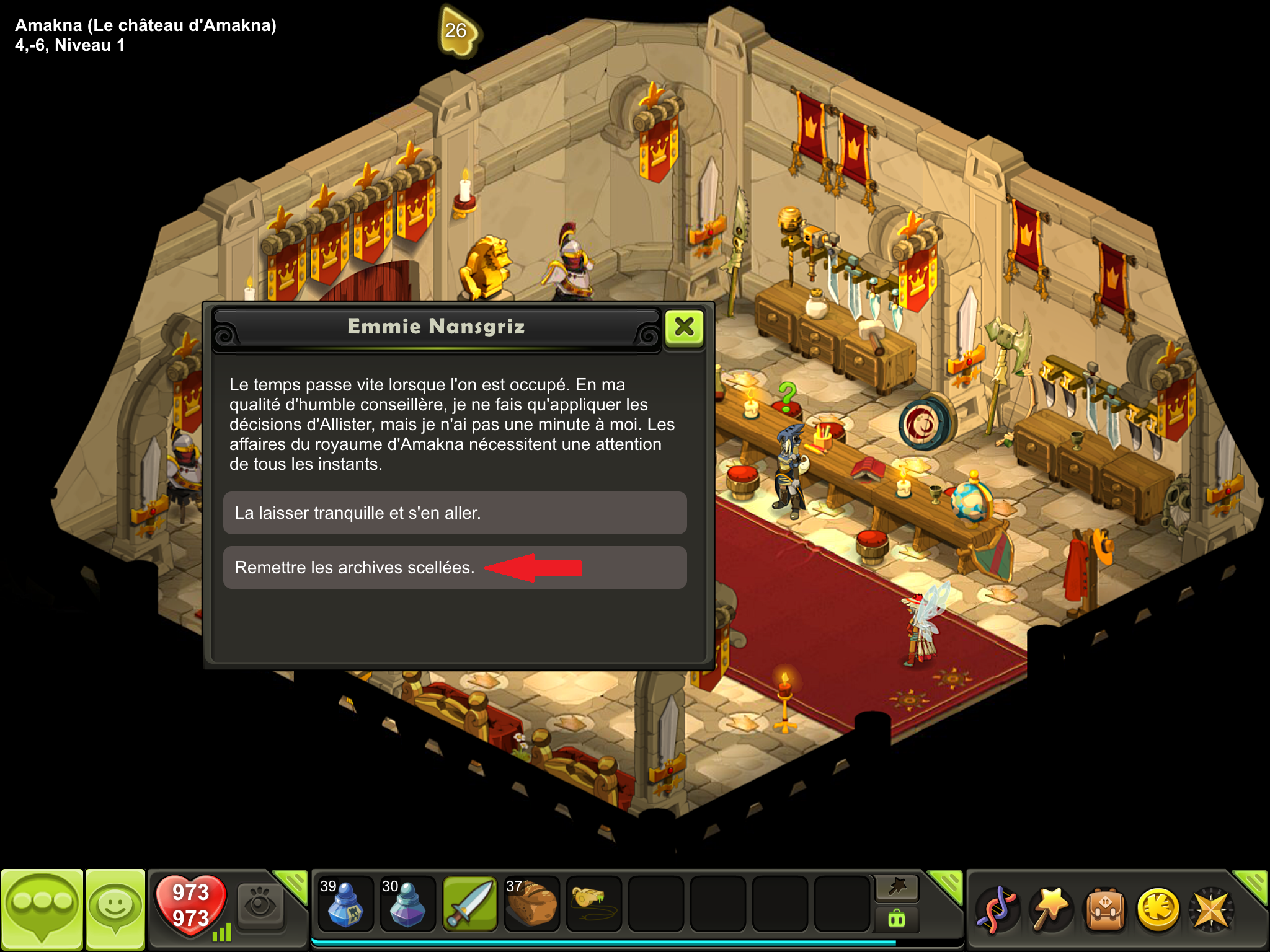Viewport: 1270px width, 952px height.
Task: Use the blue castle potion numbered 39
Action: 345,904
